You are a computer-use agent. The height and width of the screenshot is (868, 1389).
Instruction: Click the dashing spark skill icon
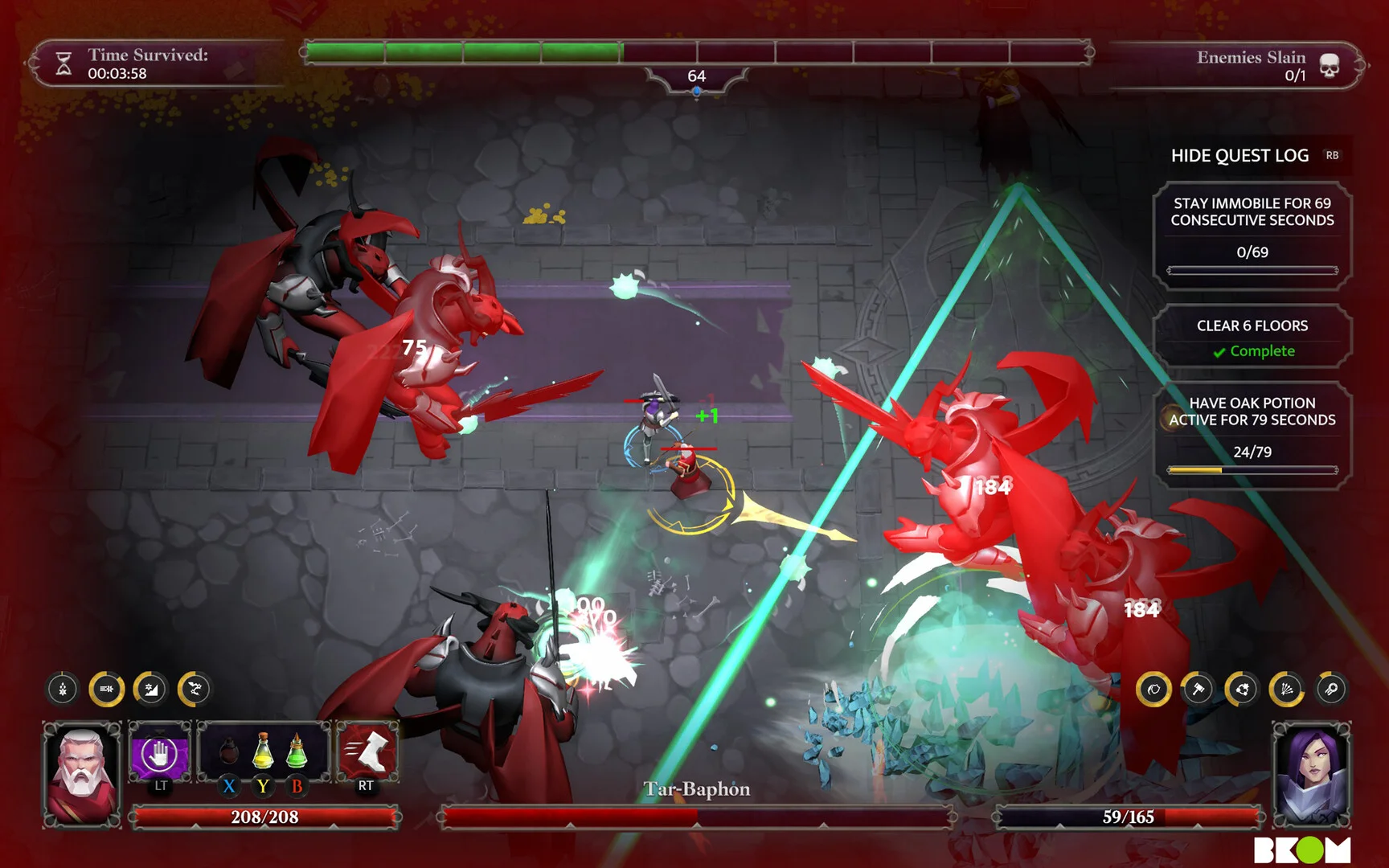[106, 689]
